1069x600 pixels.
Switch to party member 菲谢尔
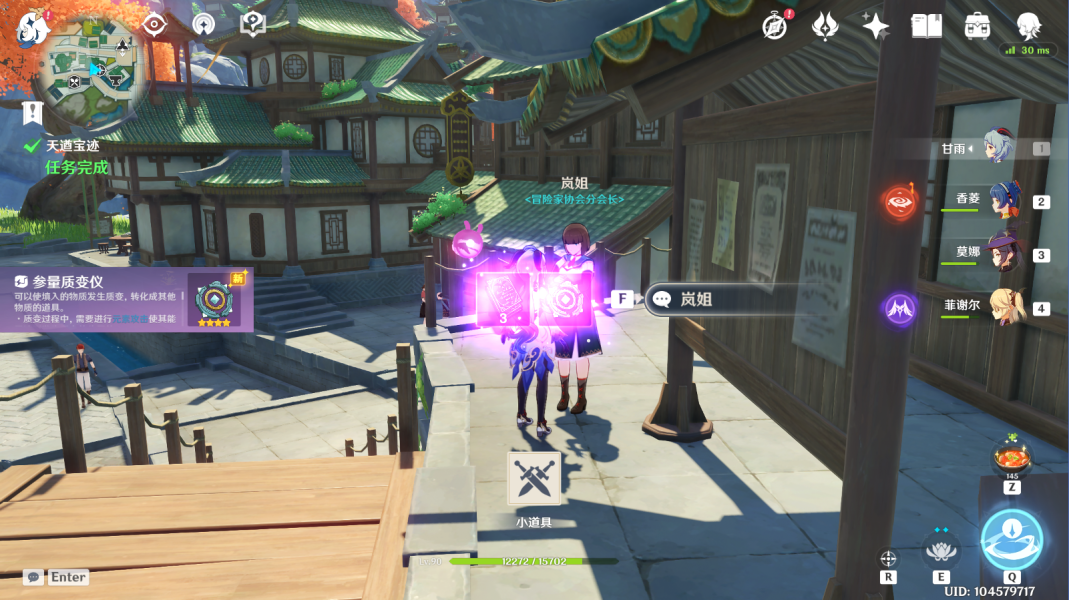tap(1005, 308)
